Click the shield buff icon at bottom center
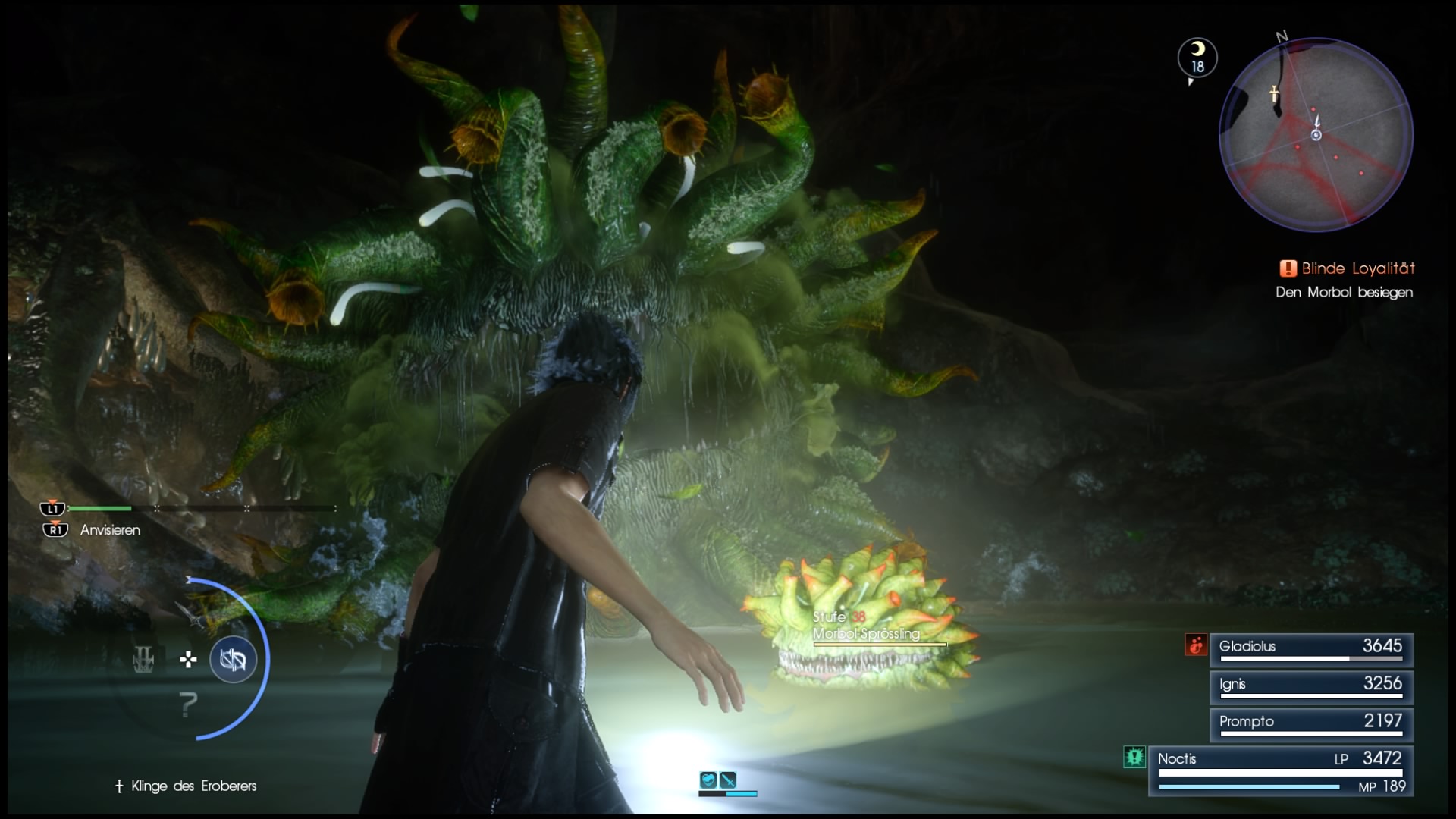 tap(708, 780)
